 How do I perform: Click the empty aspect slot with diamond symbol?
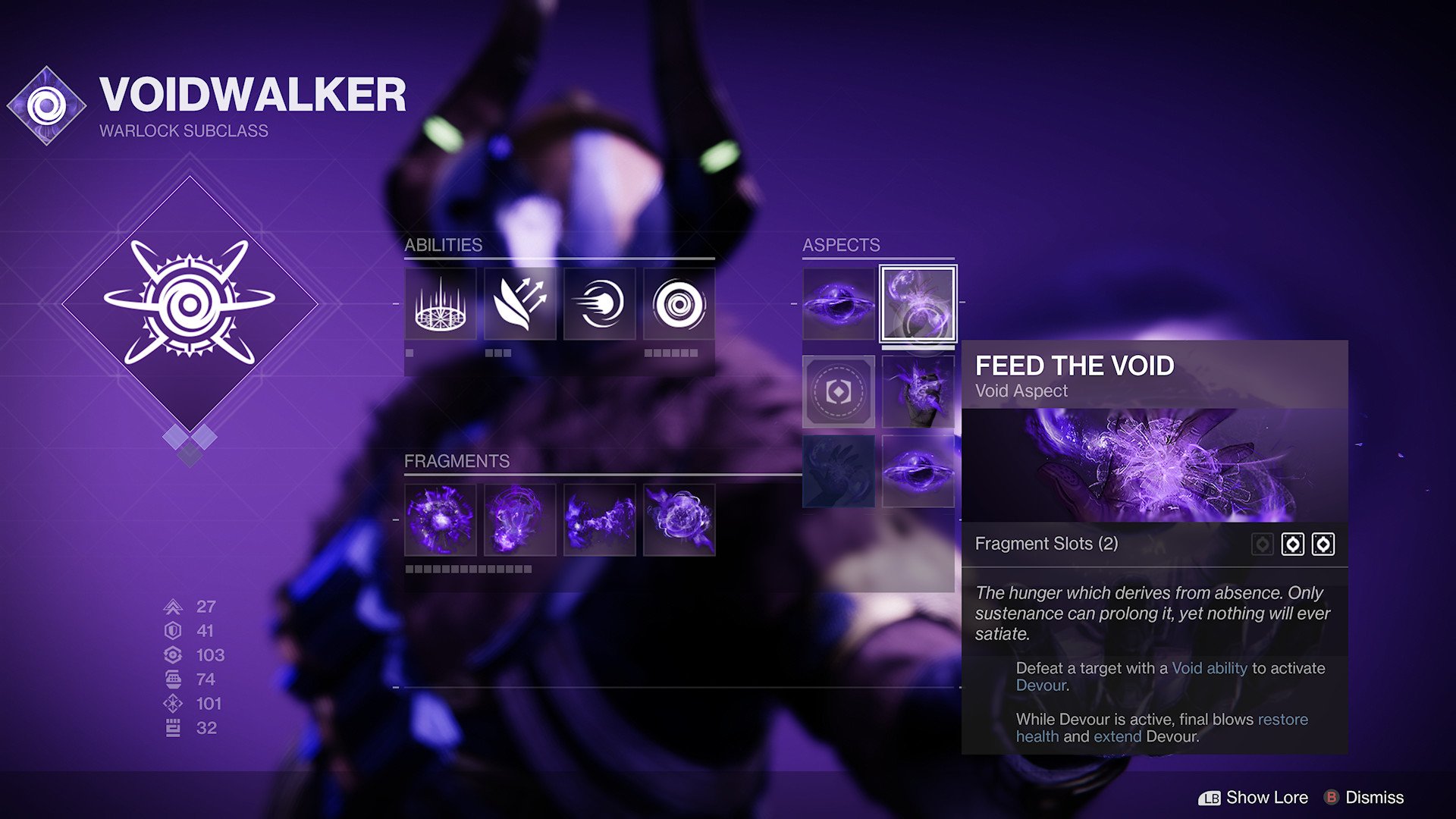839,391
